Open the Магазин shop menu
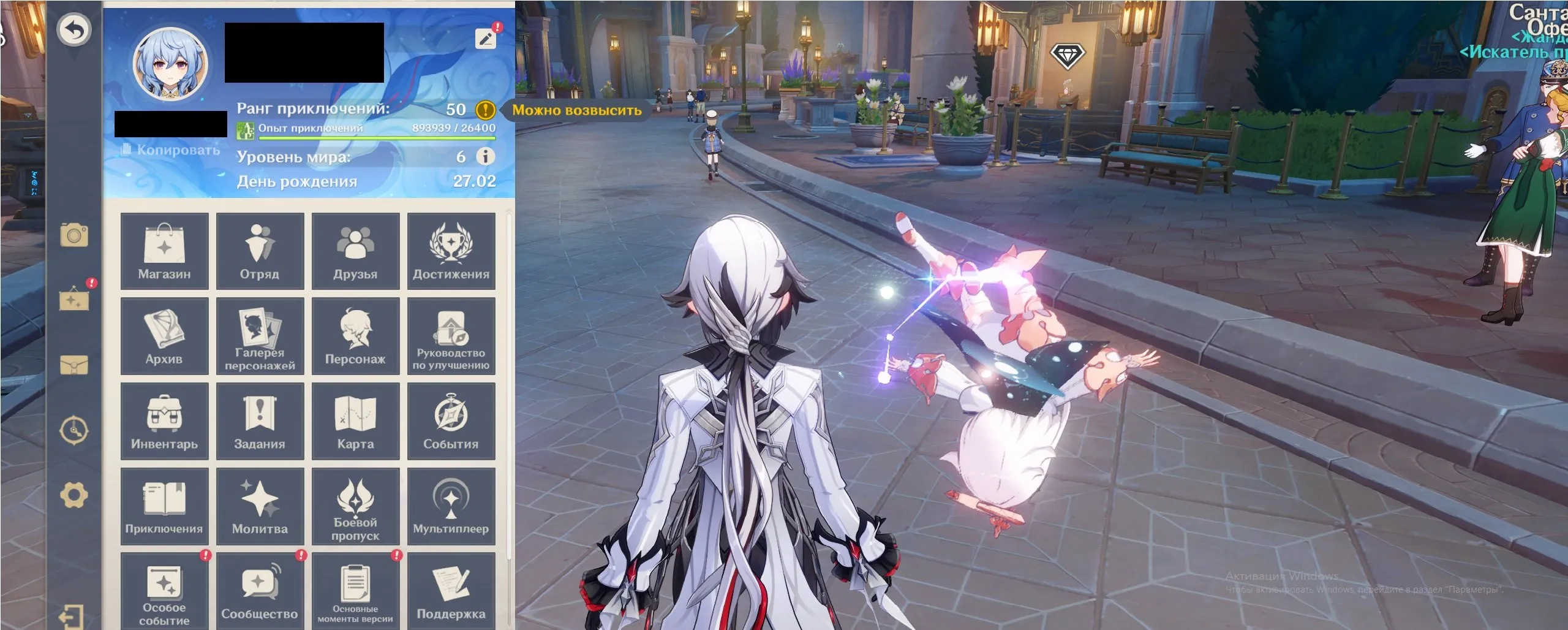This screenshot has width=1568, height=630. [x=164, y=251]
